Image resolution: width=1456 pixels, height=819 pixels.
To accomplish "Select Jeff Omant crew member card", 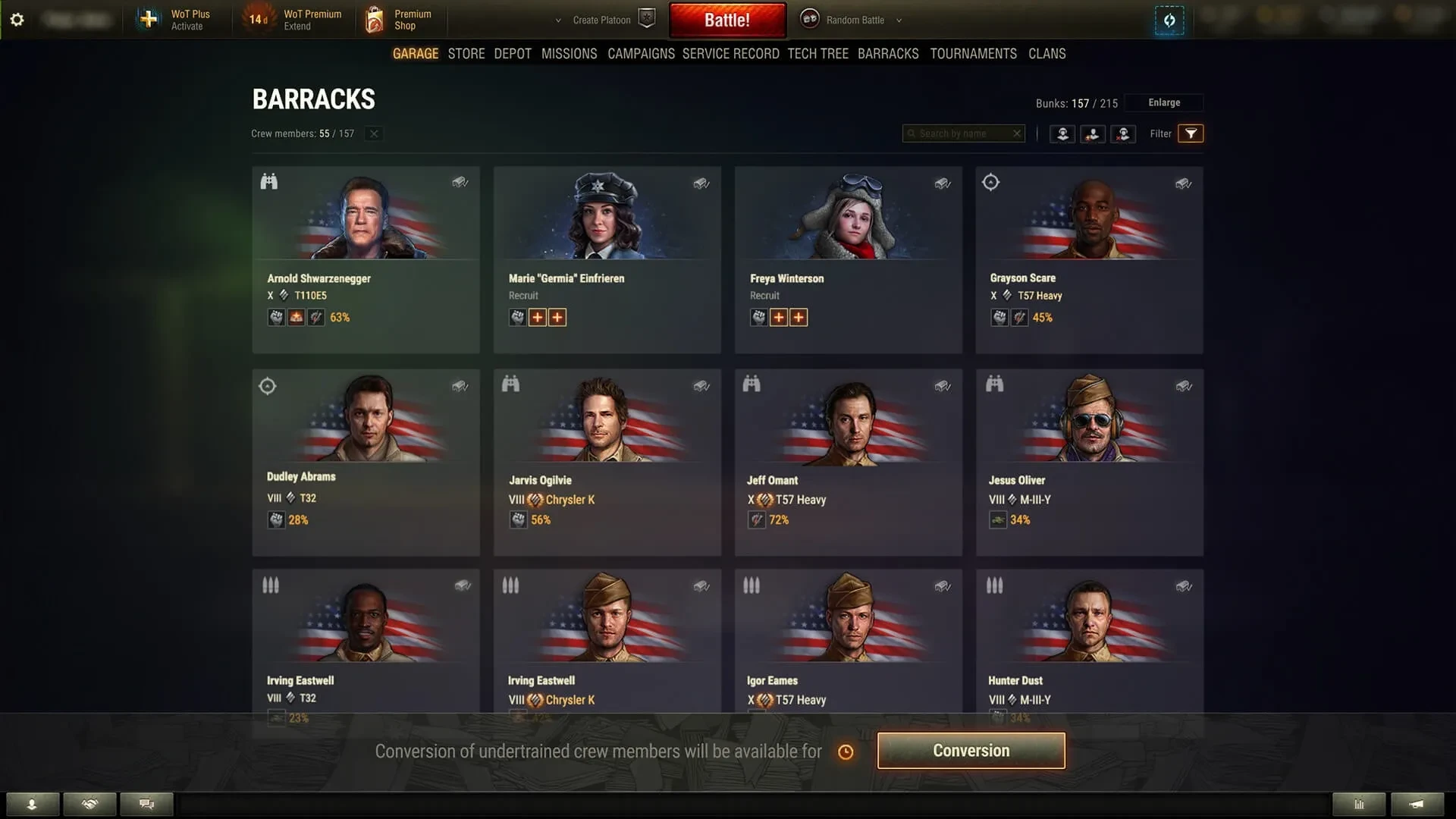I will click(848, 462).
